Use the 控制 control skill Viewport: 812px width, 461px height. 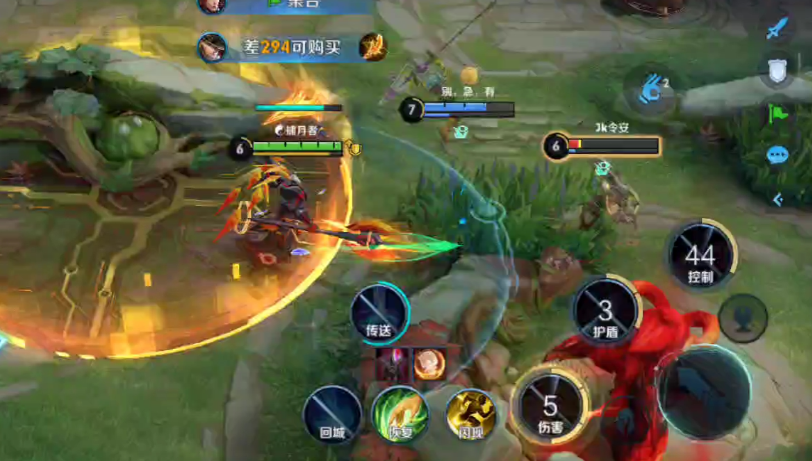pos(701,256)
